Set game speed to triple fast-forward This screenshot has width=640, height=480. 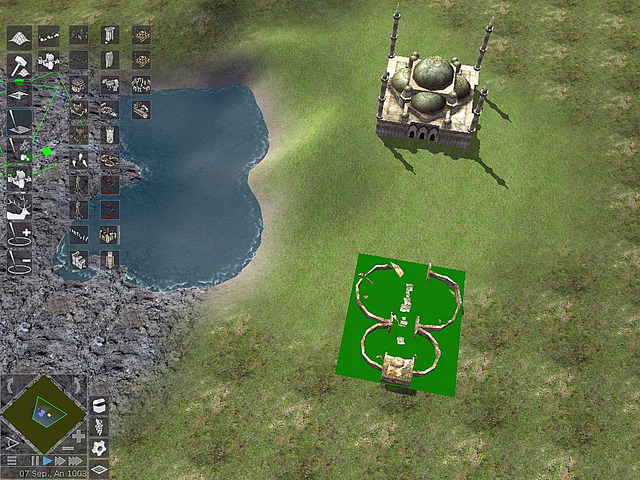pos(75,460)
